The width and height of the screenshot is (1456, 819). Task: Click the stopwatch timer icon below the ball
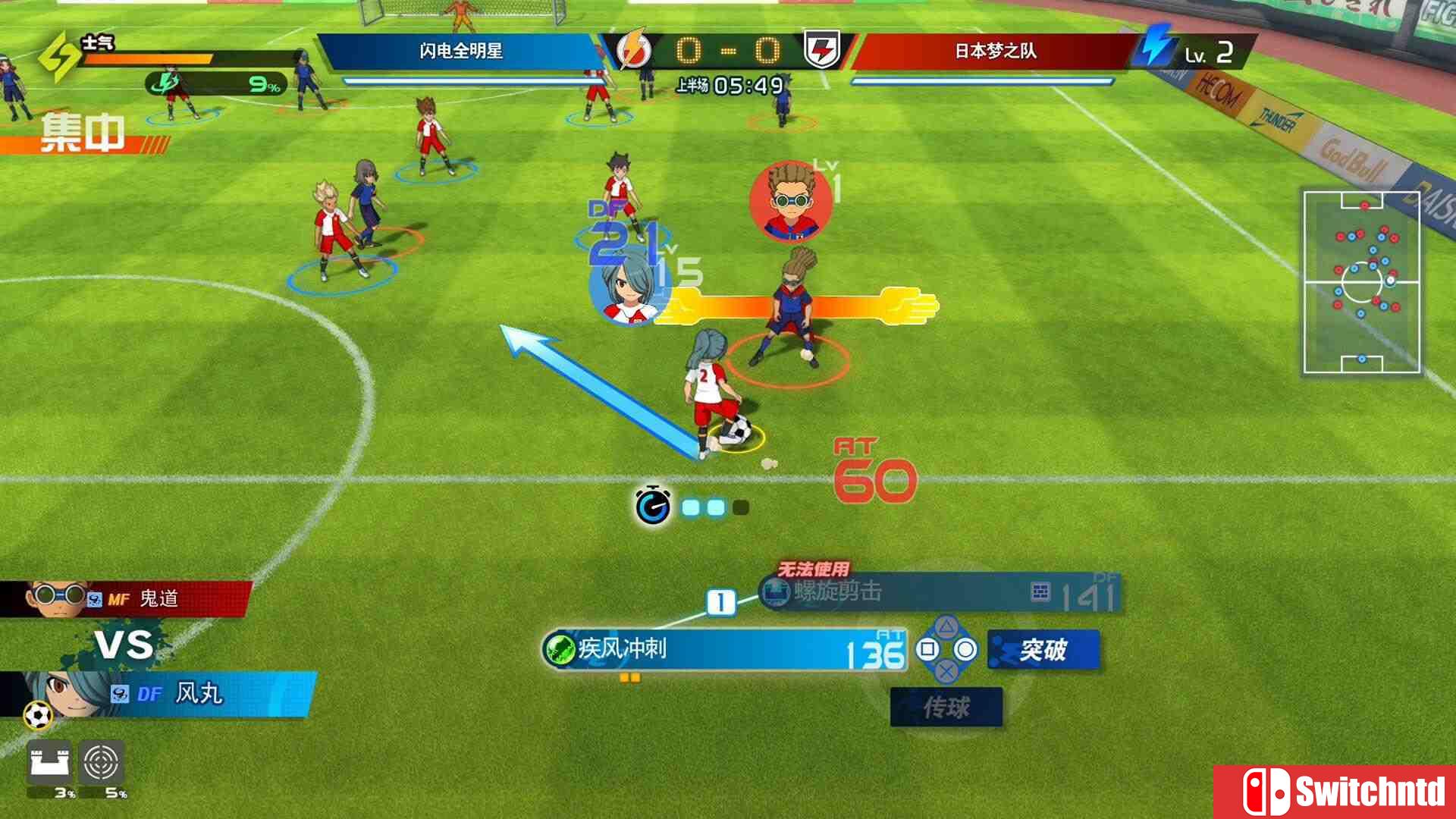pyautogui.click(x=654, y=504)
